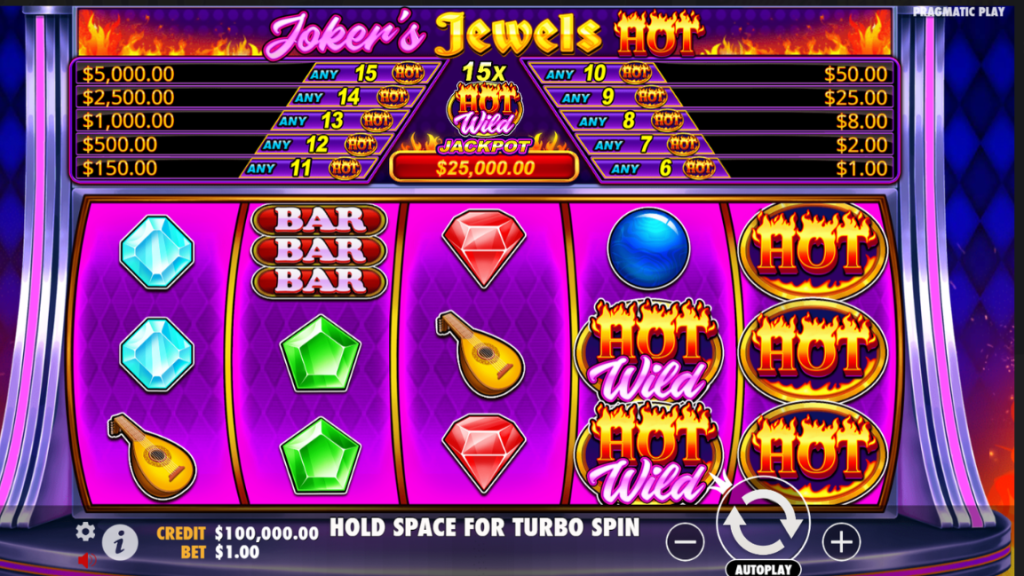
Task: Show the game info paytable
Action: (120, 542)
